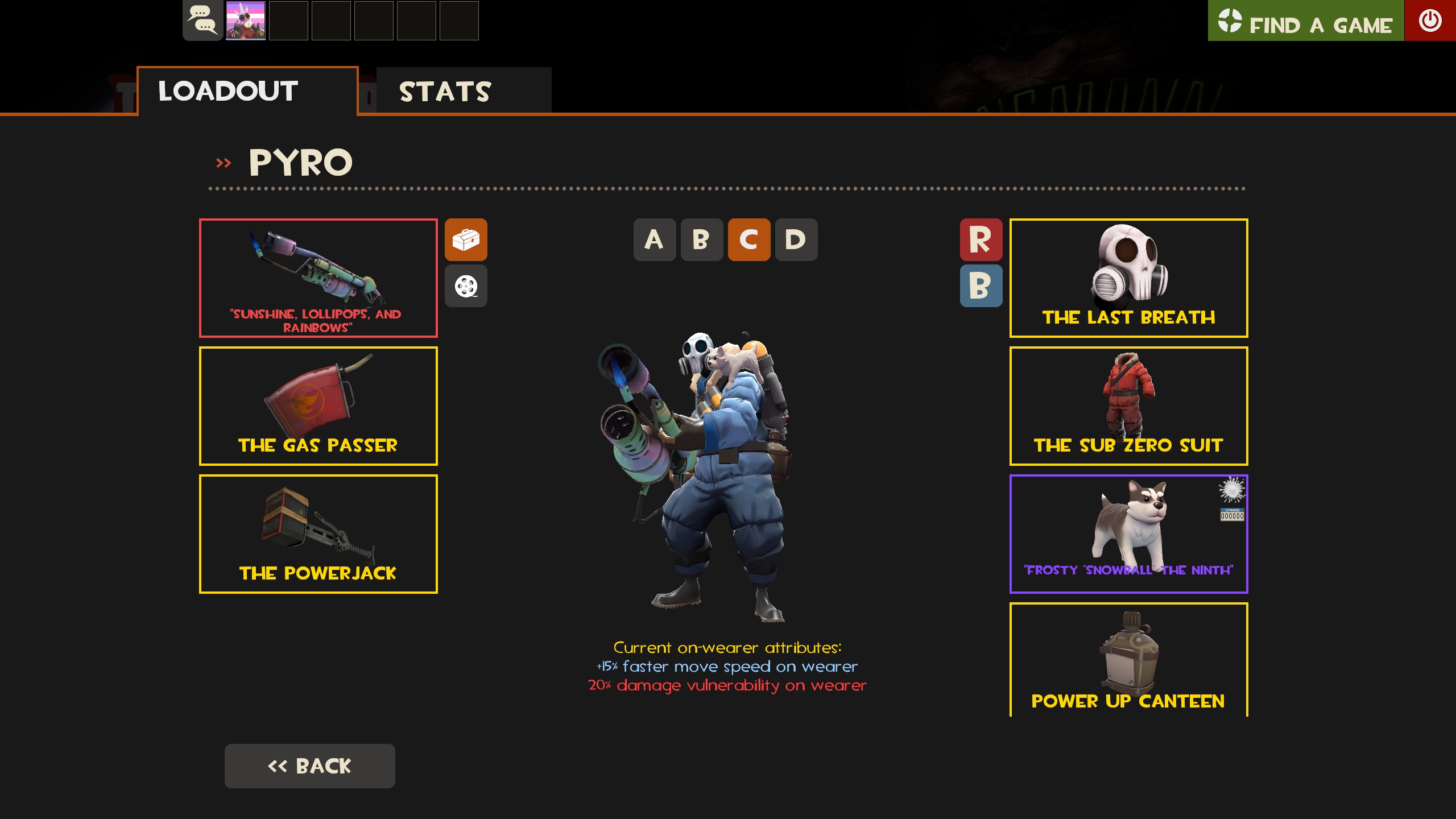Image resolution: width=1456 pixels, height=819 pixels.
Task: Open the crafting toolbox icon beside the flamethrower
Action: [466, 241]
